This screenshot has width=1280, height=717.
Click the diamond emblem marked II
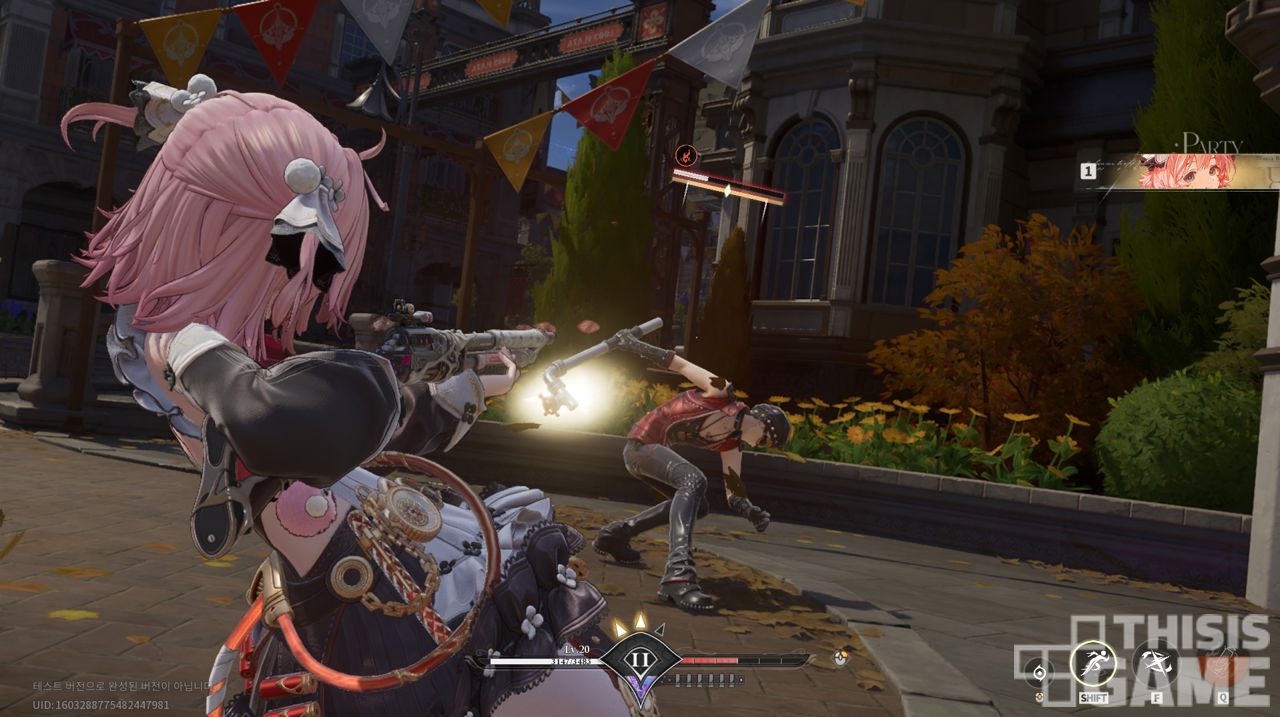640,661
